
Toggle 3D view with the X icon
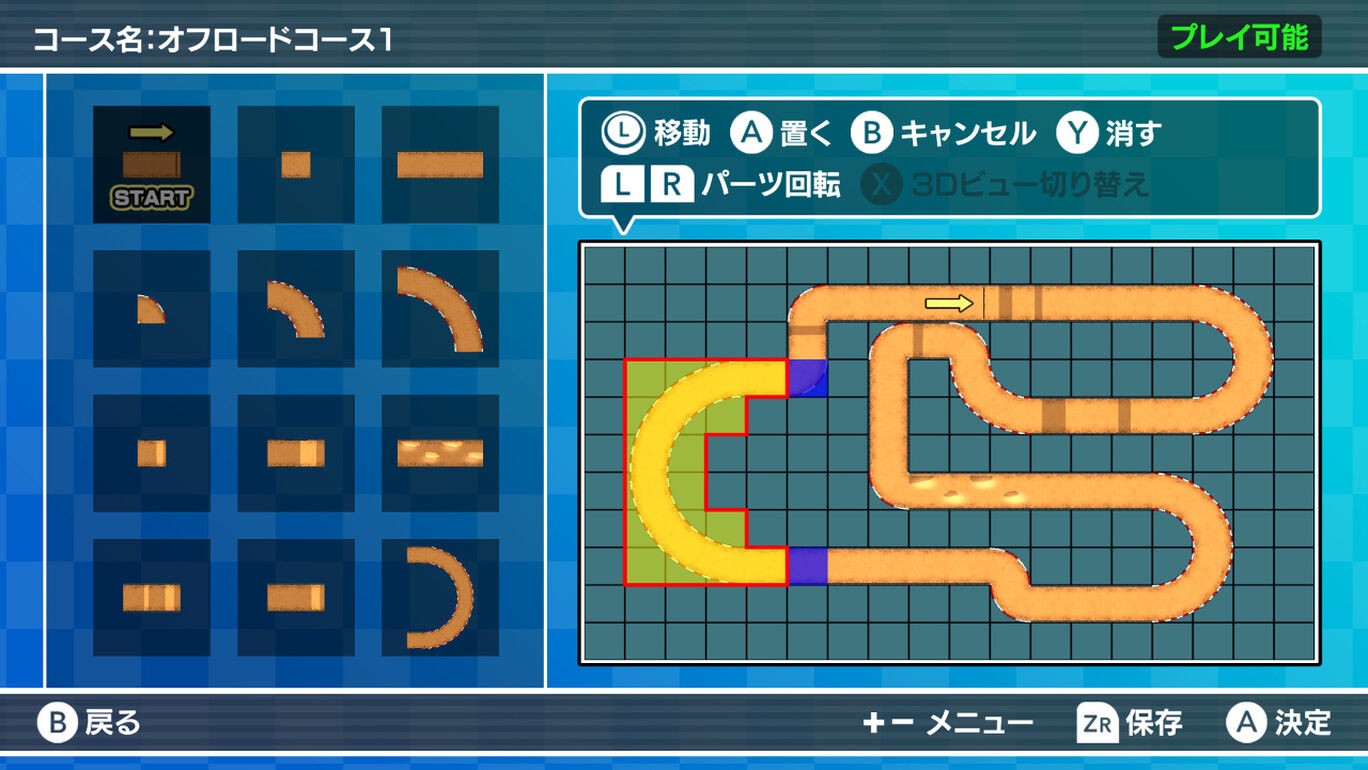[881, 183]
